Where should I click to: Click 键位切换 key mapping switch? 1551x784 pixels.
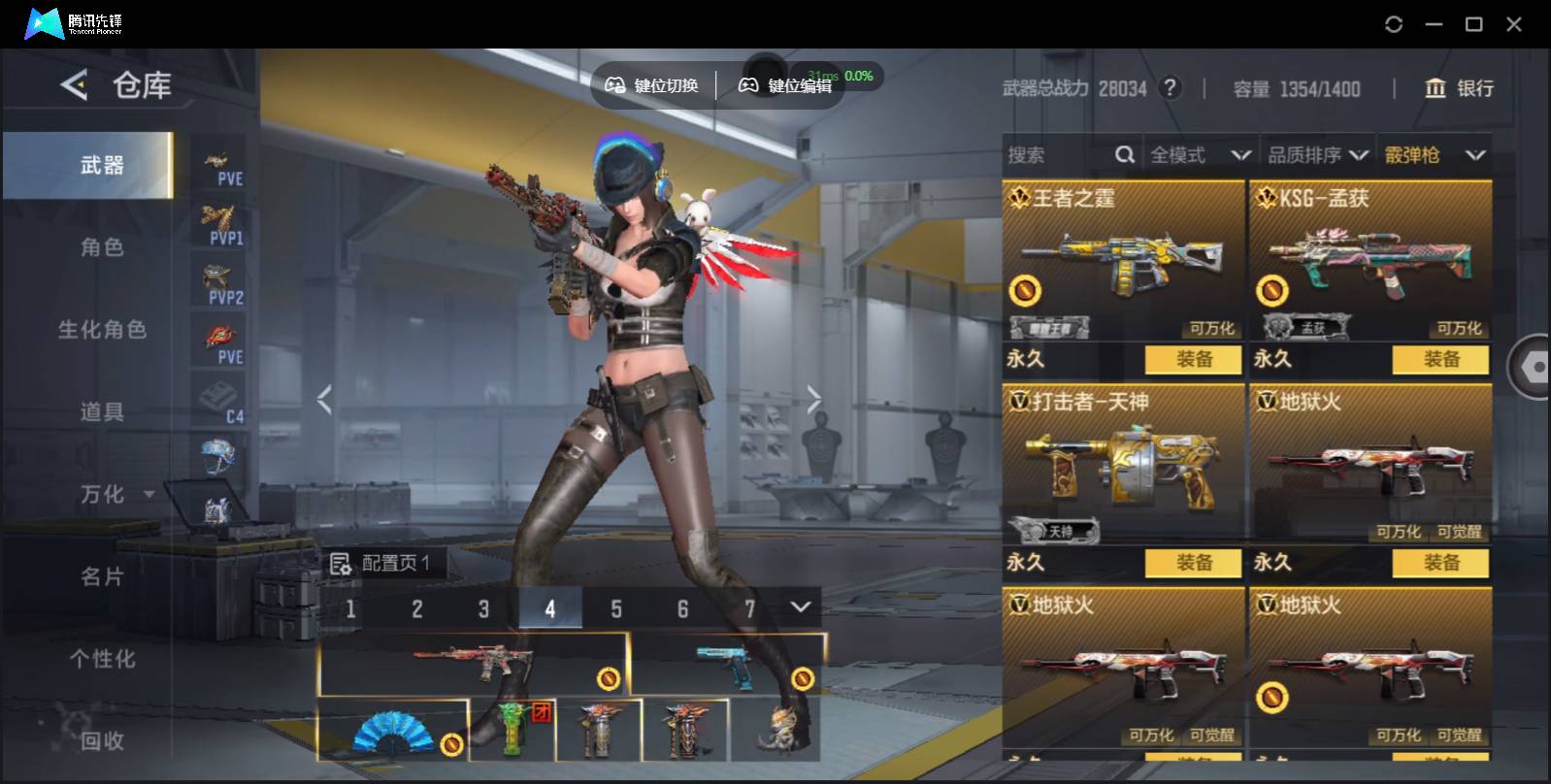click(x=652, y=85)
